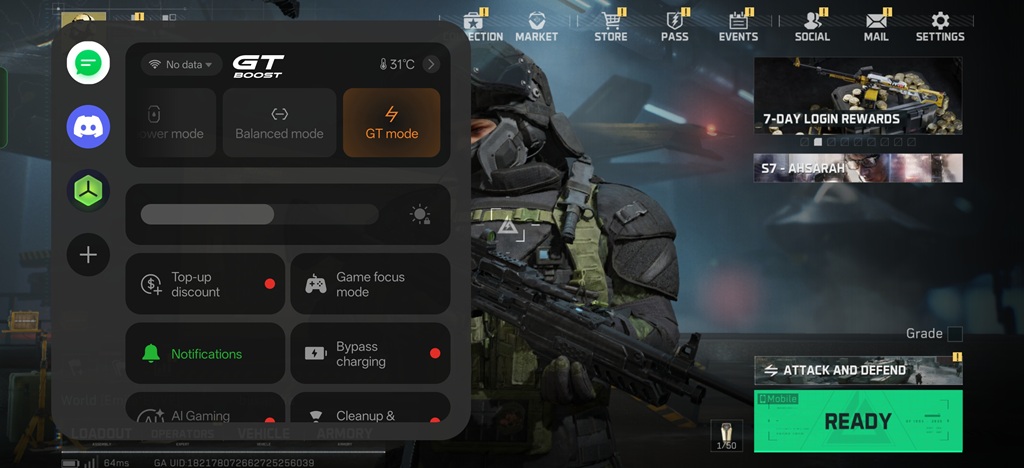The image size is (1024, 468).
Task: Open the Social menu
Action: 812,26
